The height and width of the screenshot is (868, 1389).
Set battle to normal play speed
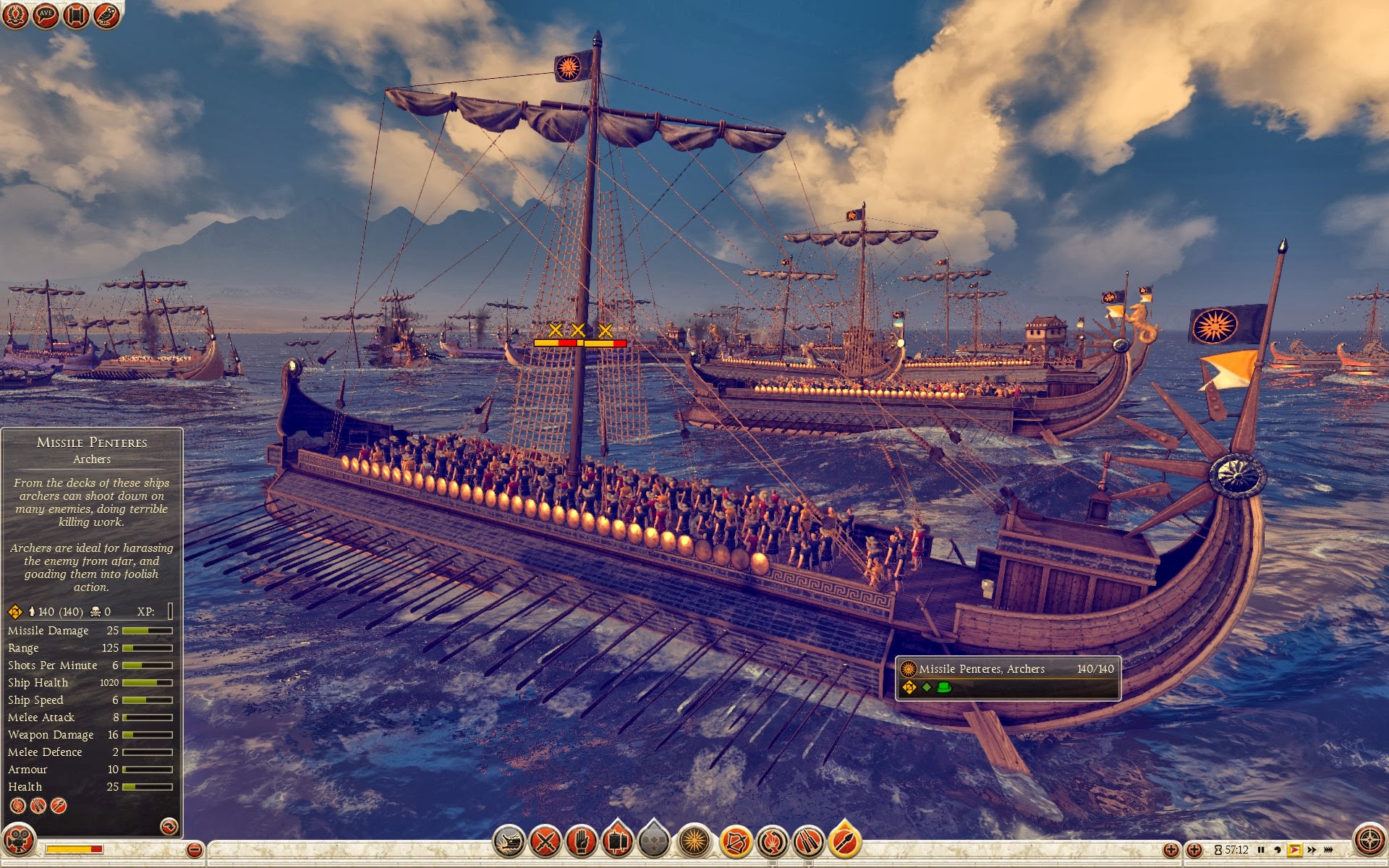[x=1294, y=850]
